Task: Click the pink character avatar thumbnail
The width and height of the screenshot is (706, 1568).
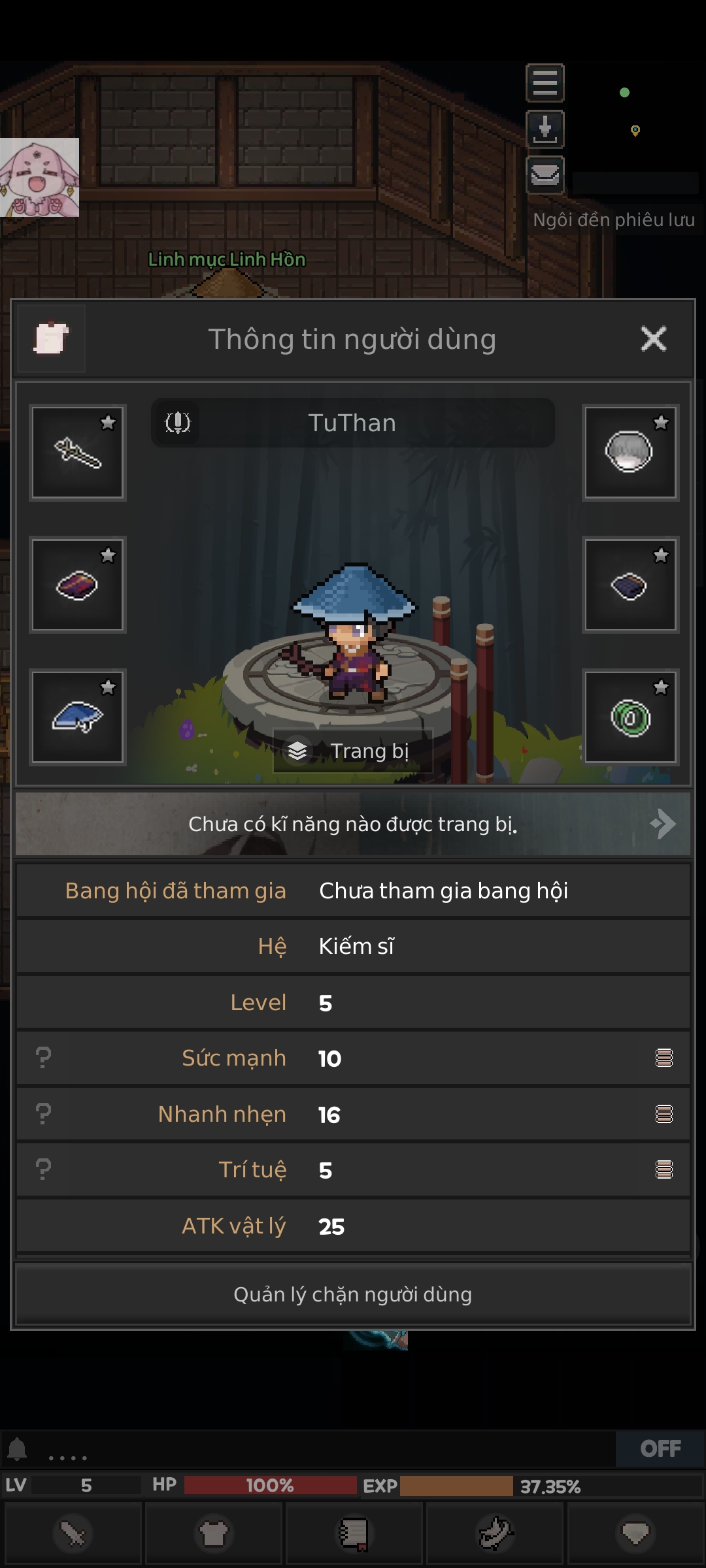Action: 39,177
